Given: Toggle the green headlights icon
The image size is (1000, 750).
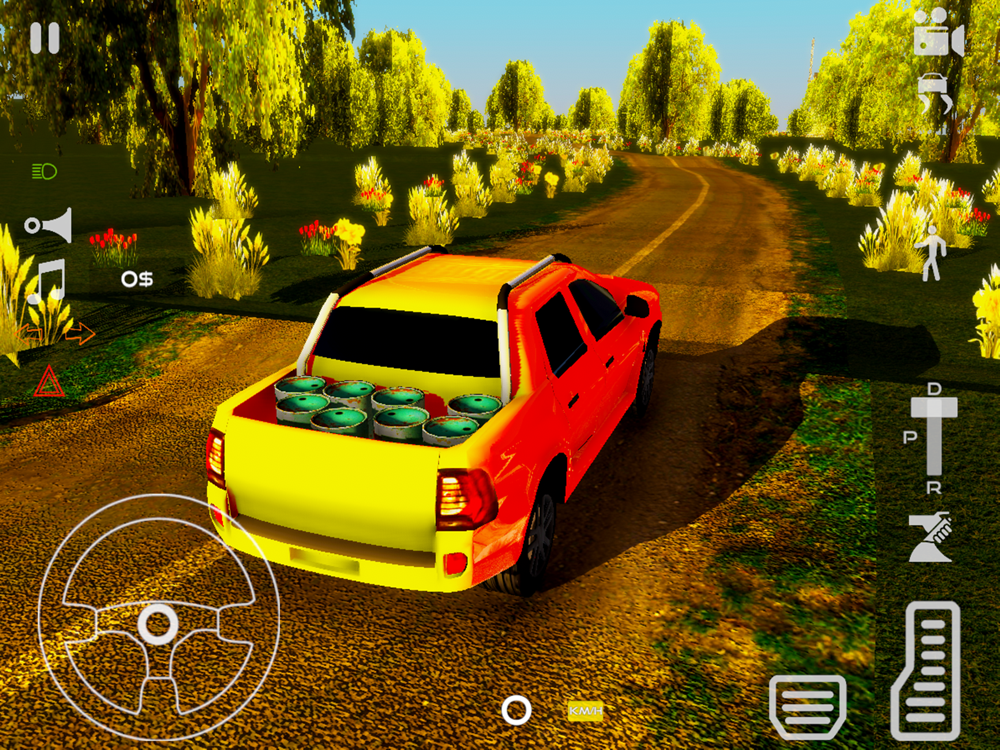Looking at the screenshot, I should 44,171.
